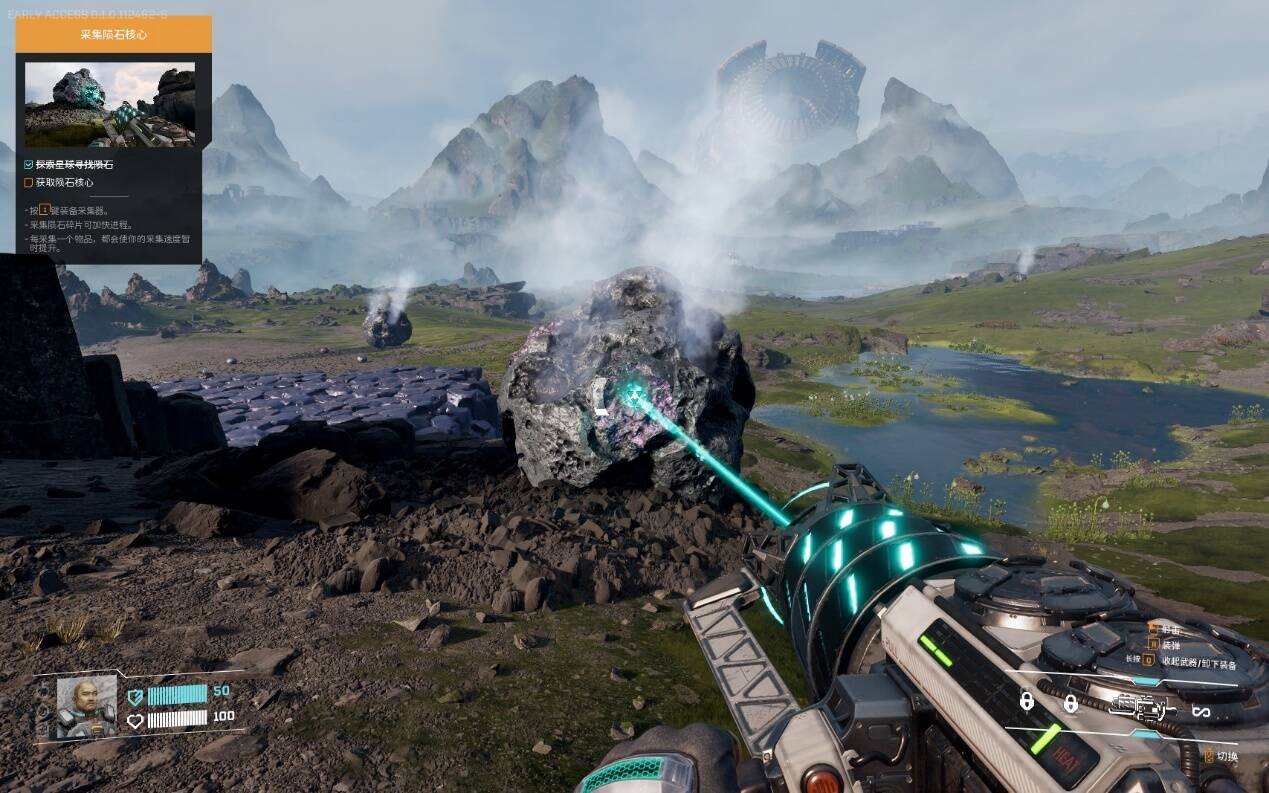Click the orange 采集陨石核心 quest header

(x=113, y=34)
